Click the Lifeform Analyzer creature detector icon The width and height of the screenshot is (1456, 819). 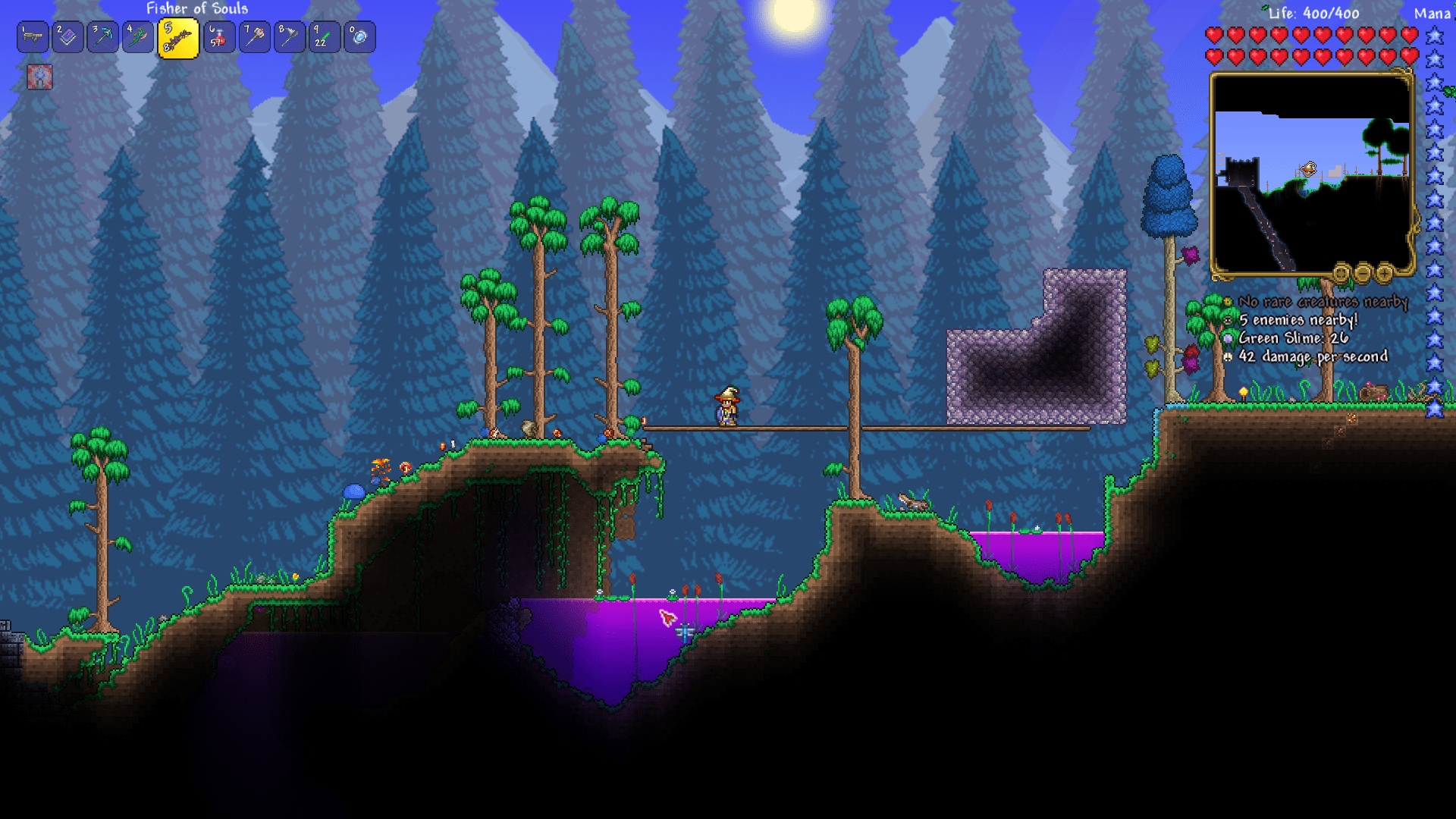click(1227, 301)
